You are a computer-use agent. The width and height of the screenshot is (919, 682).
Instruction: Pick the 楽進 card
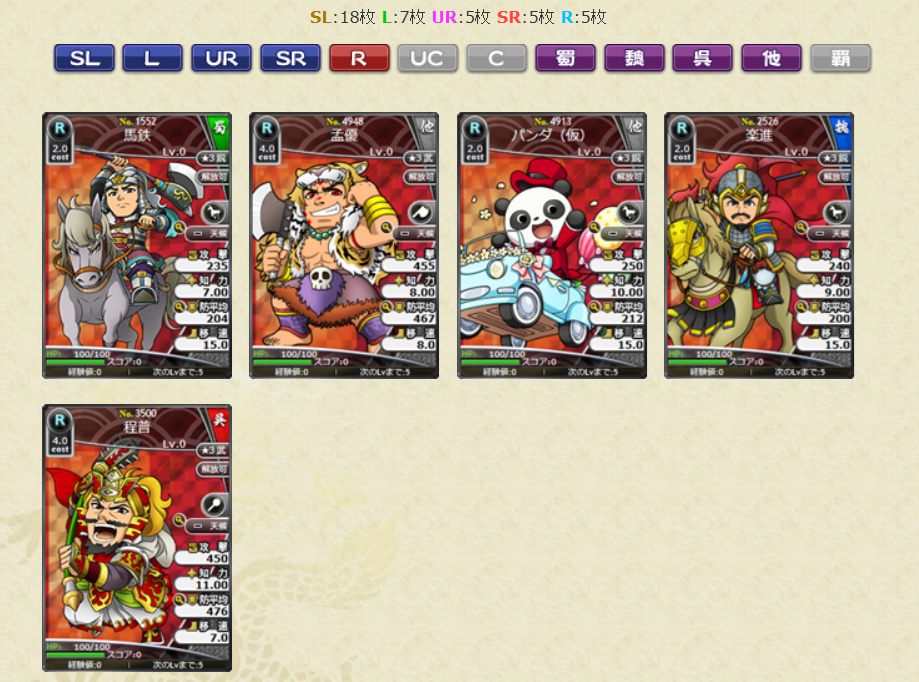pyautogui.click(x=759, y=245)
